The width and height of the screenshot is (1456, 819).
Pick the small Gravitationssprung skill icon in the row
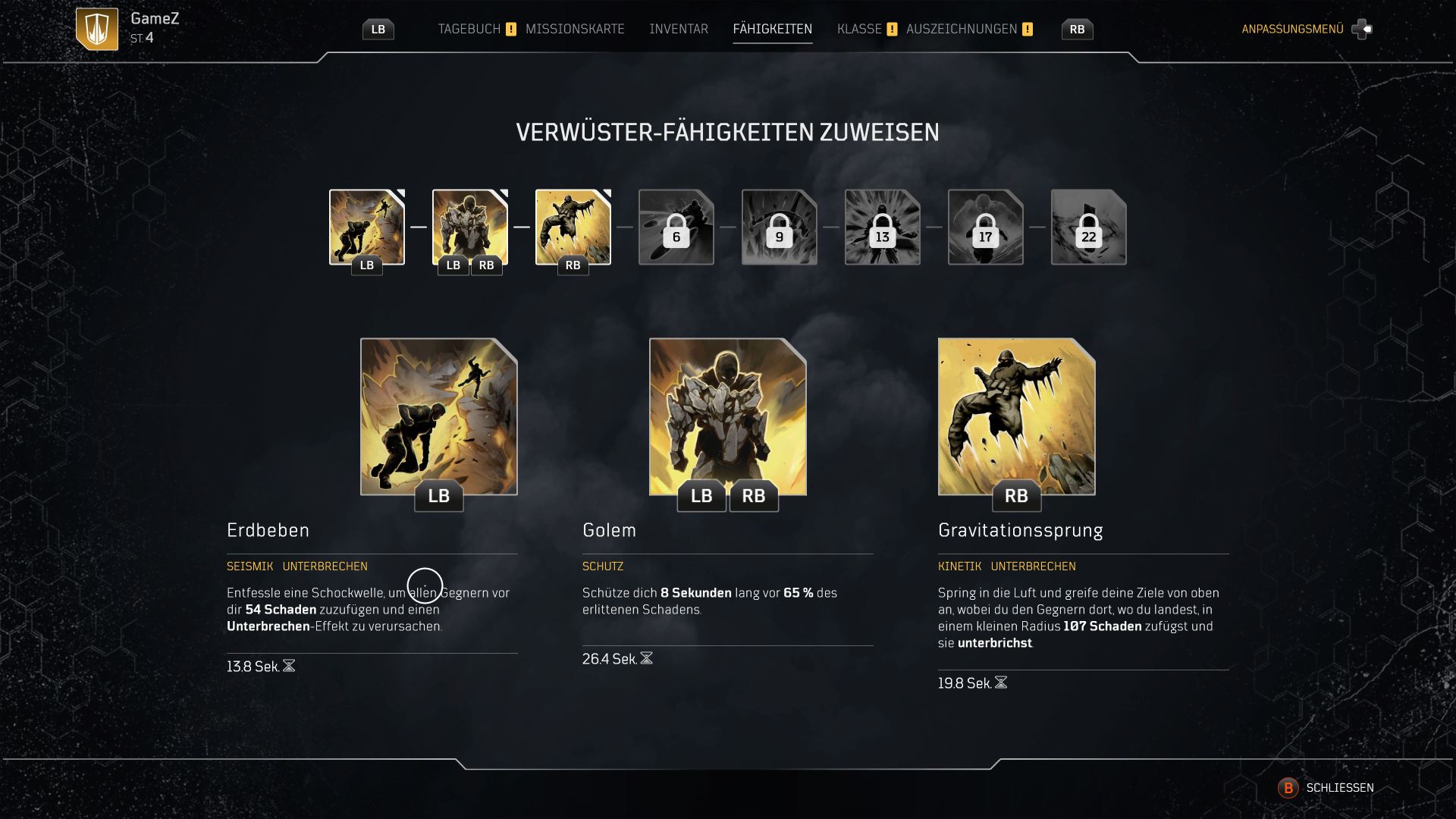573,227
